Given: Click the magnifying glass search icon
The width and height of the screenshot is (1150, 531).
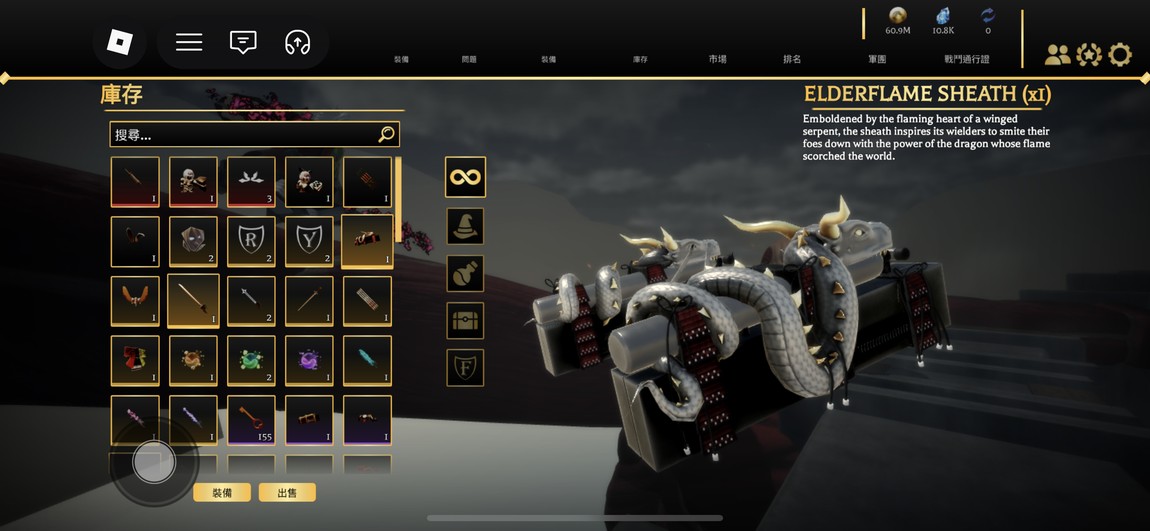Looking at the screenshot, I should tap(387, 135).
